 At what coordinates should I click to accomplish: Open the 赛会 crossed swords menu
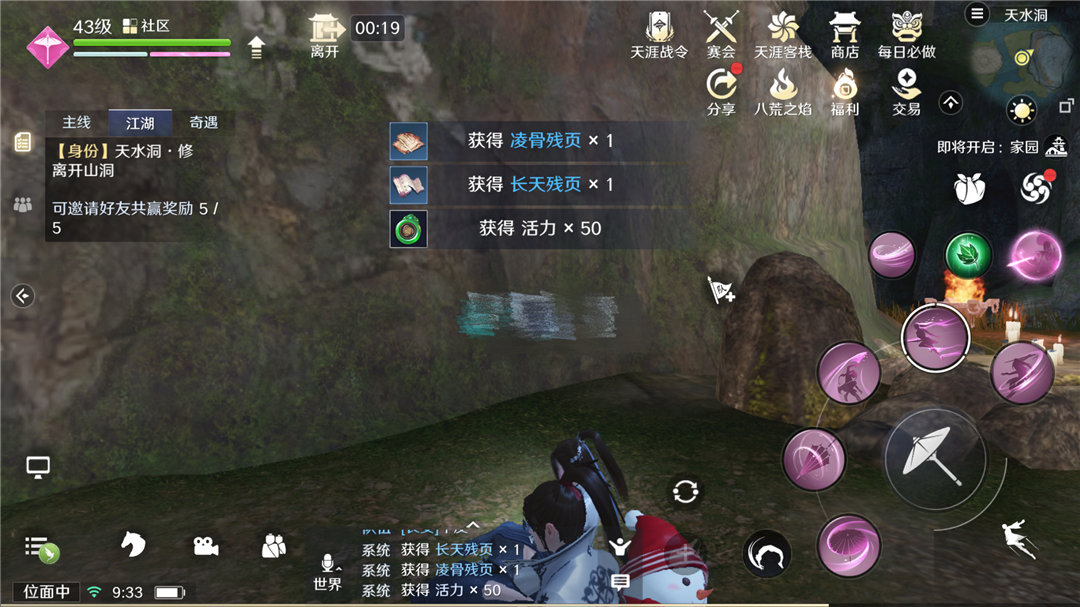(720, 34)
